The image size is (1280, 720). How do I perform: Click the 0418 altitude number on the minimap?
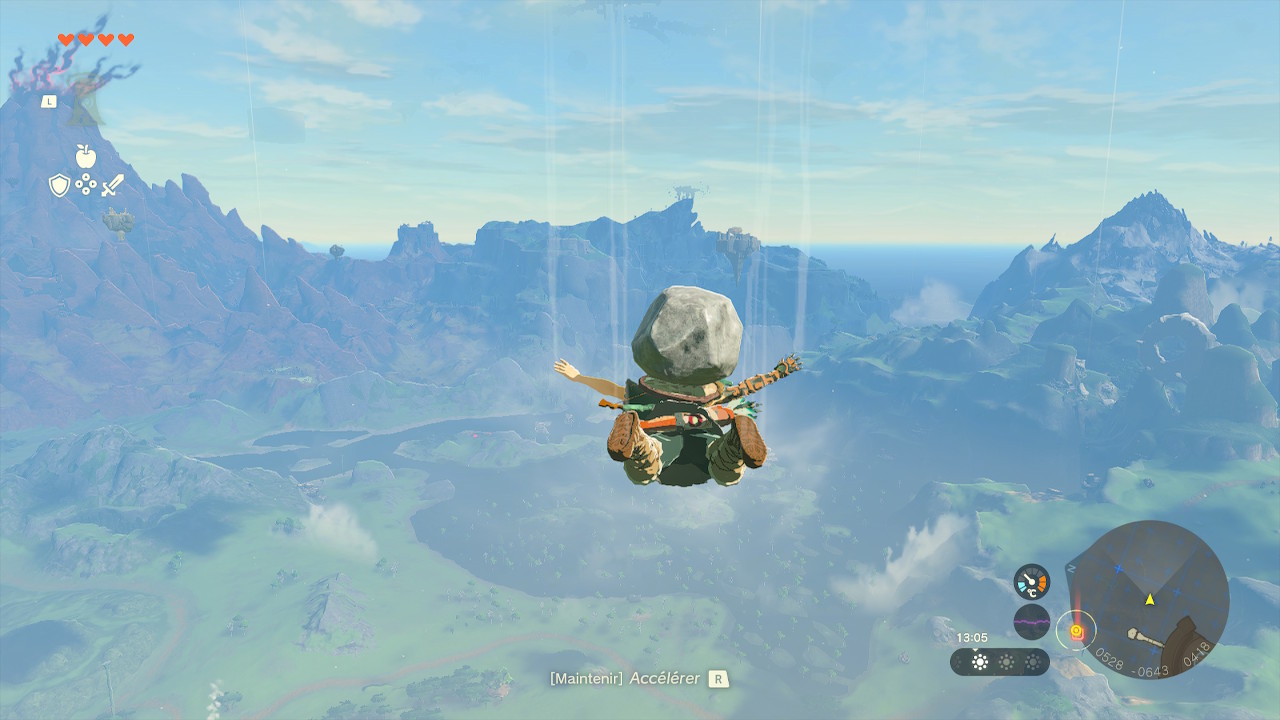coord(1196,652)
